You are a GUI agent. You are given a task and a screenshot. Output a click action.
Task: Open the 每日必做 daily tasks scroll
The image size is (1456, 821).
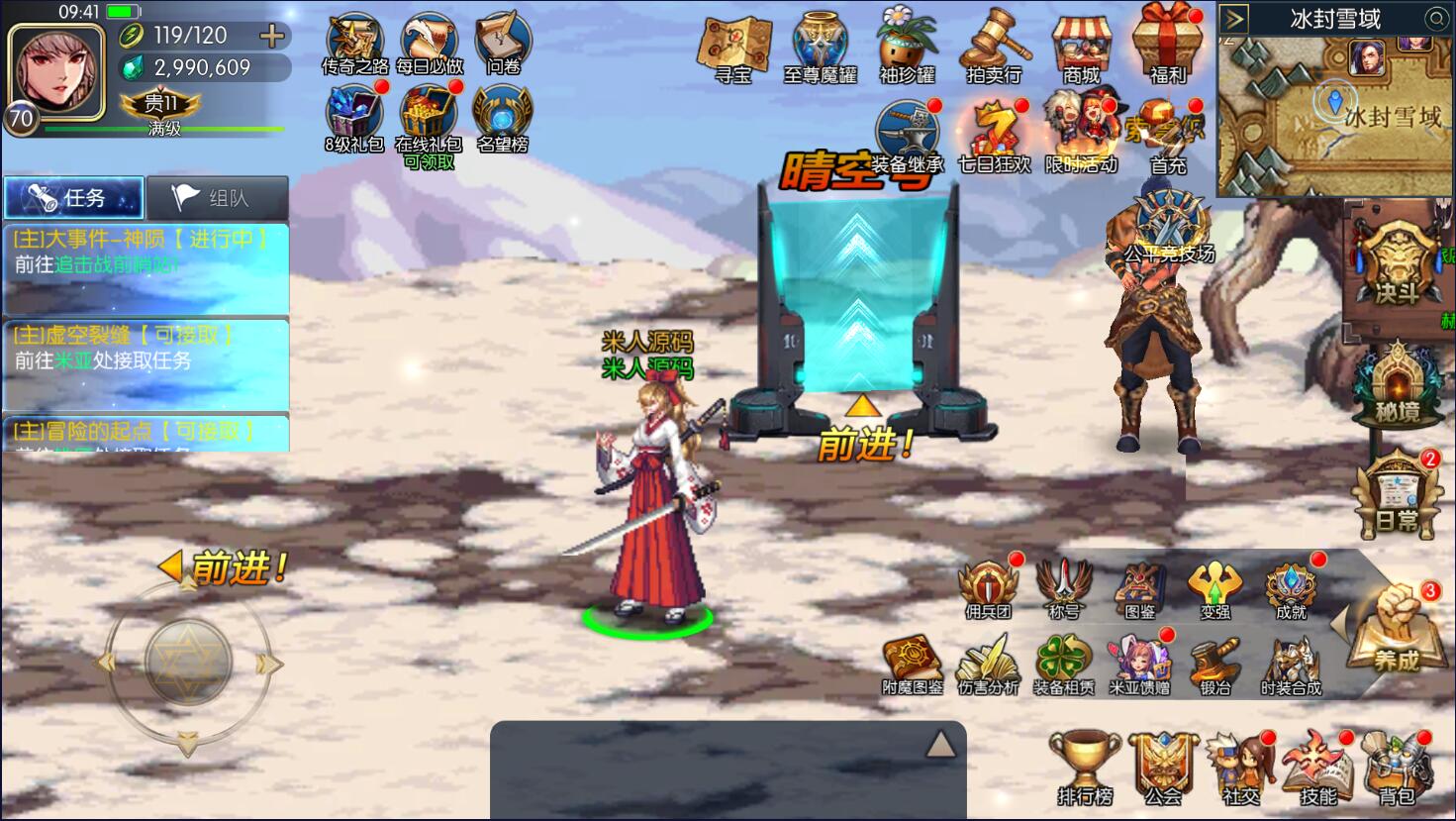pos(429,42)
